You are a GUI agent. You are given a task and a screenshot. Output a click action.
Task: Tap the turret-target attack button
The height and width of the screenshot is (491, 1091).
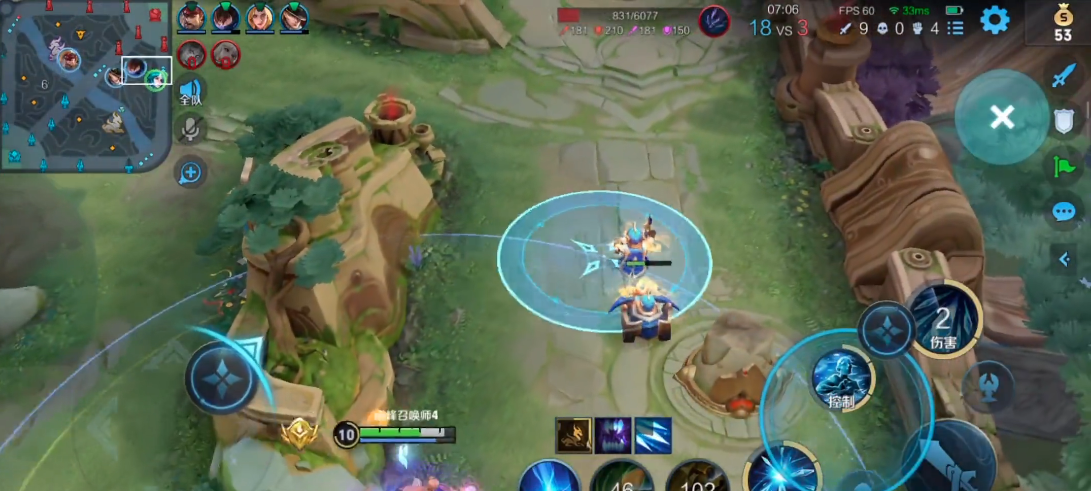point(988,387)
